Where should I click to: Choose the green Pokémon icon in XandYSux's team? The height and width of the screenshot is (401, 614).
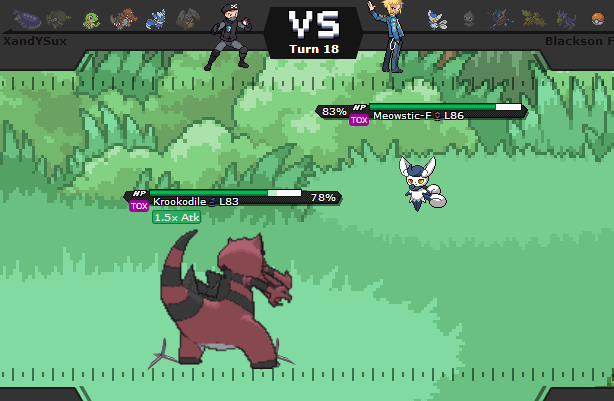point(91,17)
